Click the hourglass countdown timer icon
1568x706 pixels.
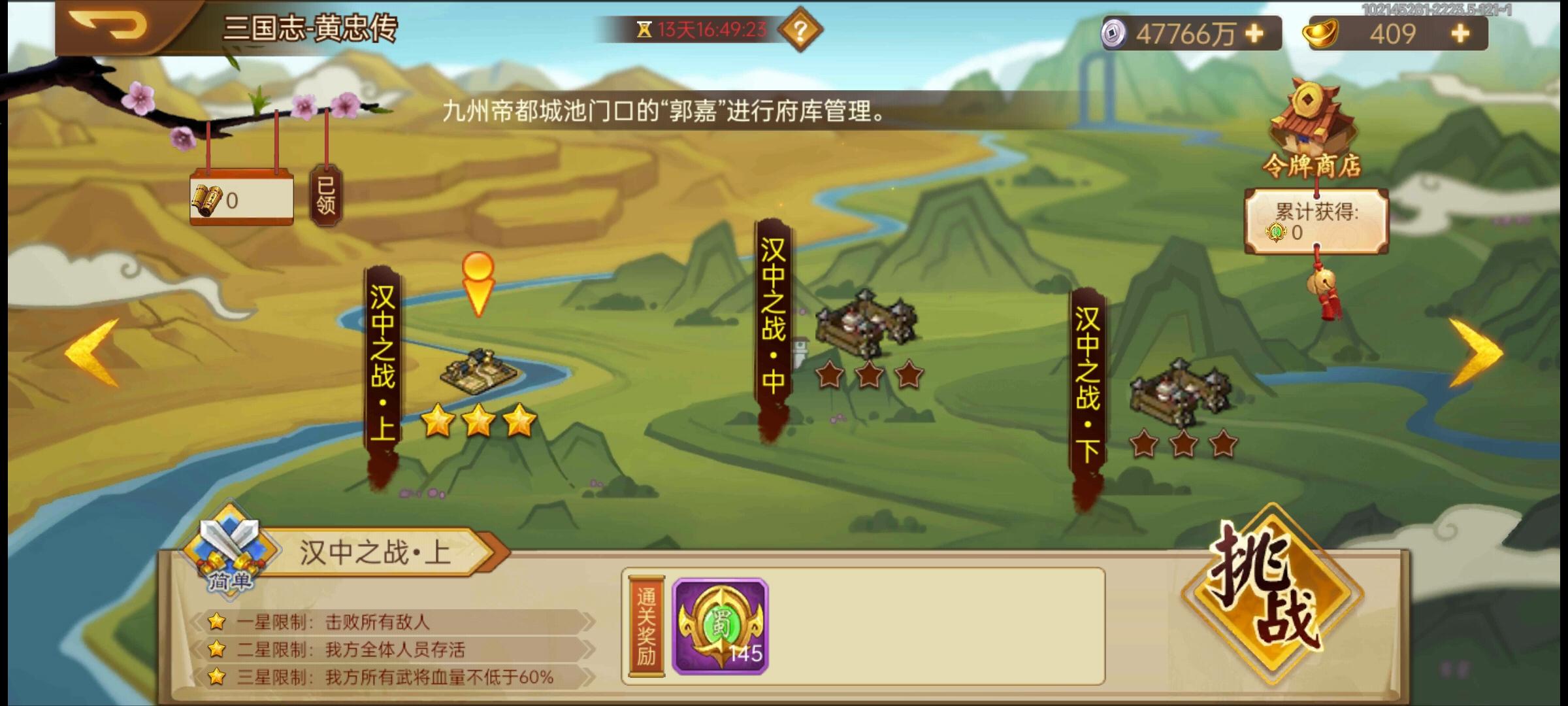click(x=645, y=27)
